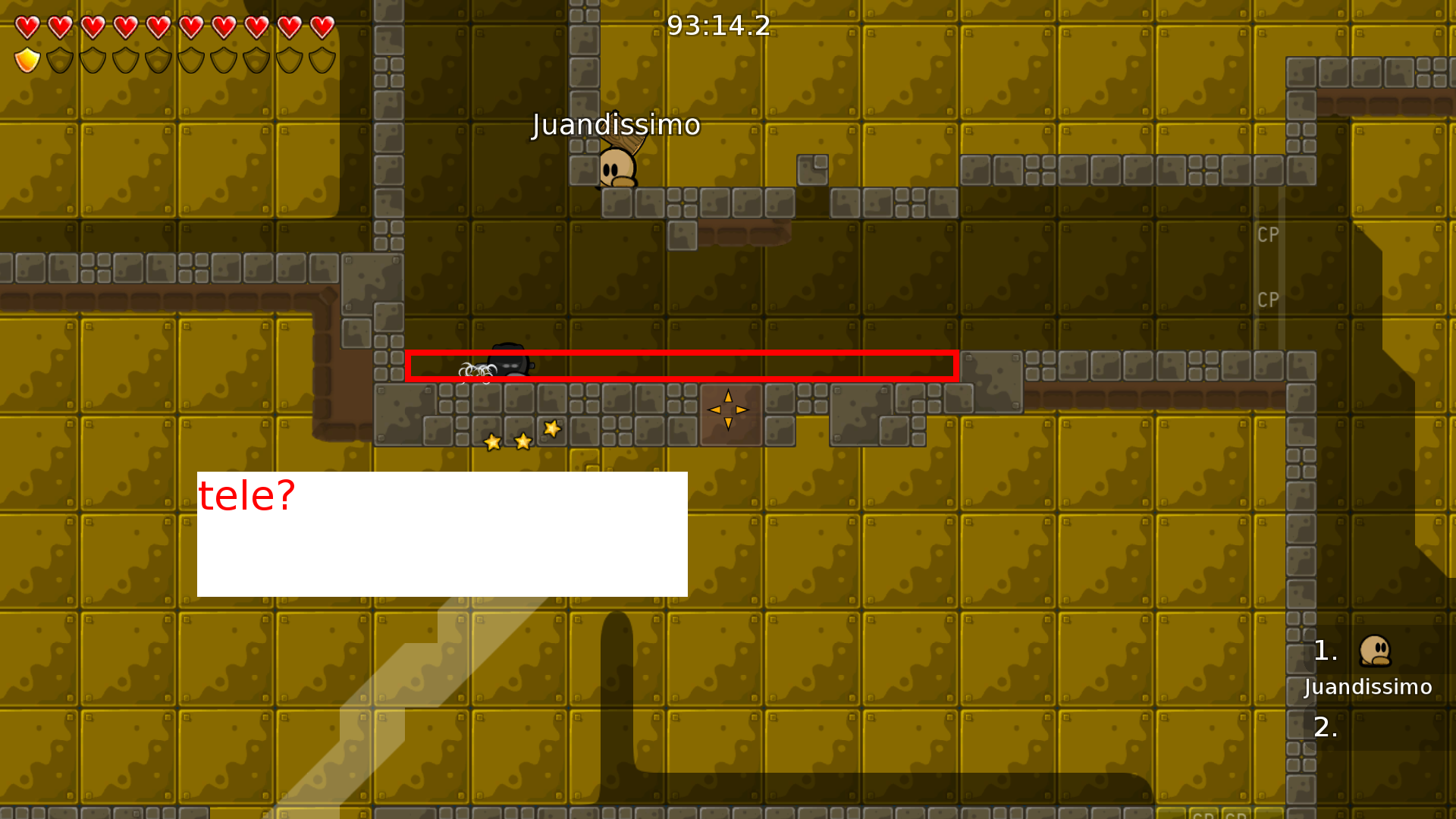Click the avatar icon beside leaderboard entry 1

pyautogui.click(x=1376, y=651)
